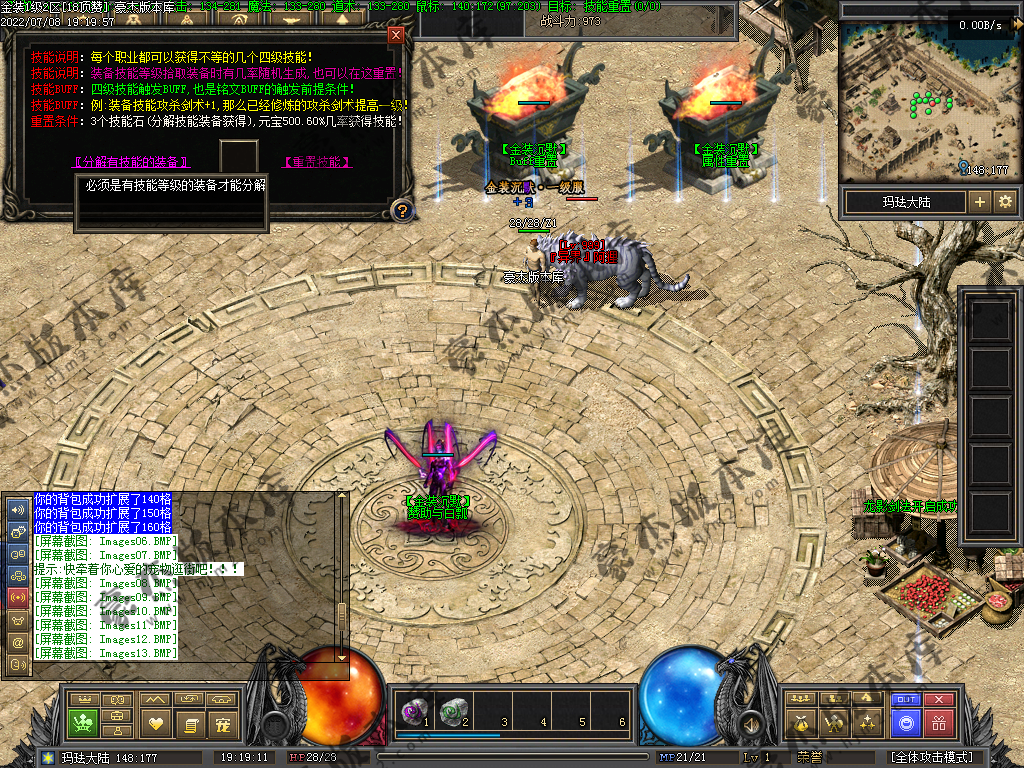The image size is (1024, 768).
Task: Open the heart icon button
Action: (154, 722)
